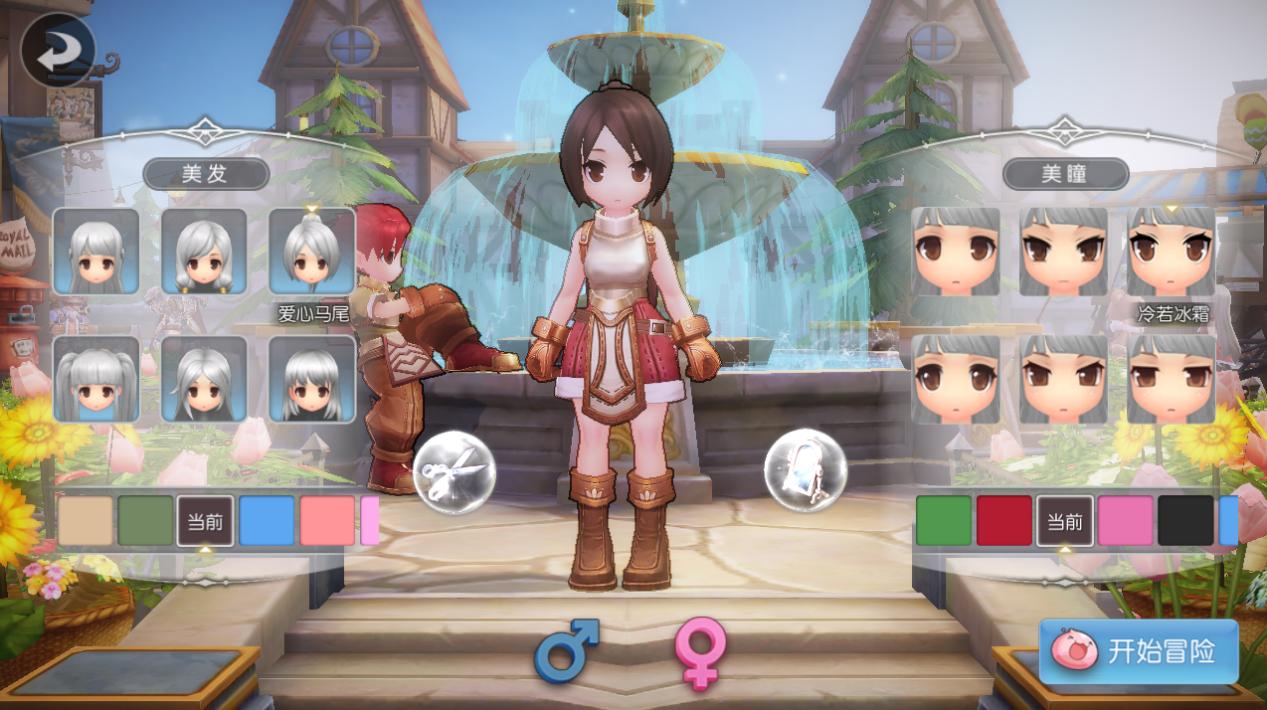Image resolution: width=1267 pixels, height=710 pixels.
Task: Pick the crimson red eye color swatch
Action: pyautogui.click(x=1004, y=521)
